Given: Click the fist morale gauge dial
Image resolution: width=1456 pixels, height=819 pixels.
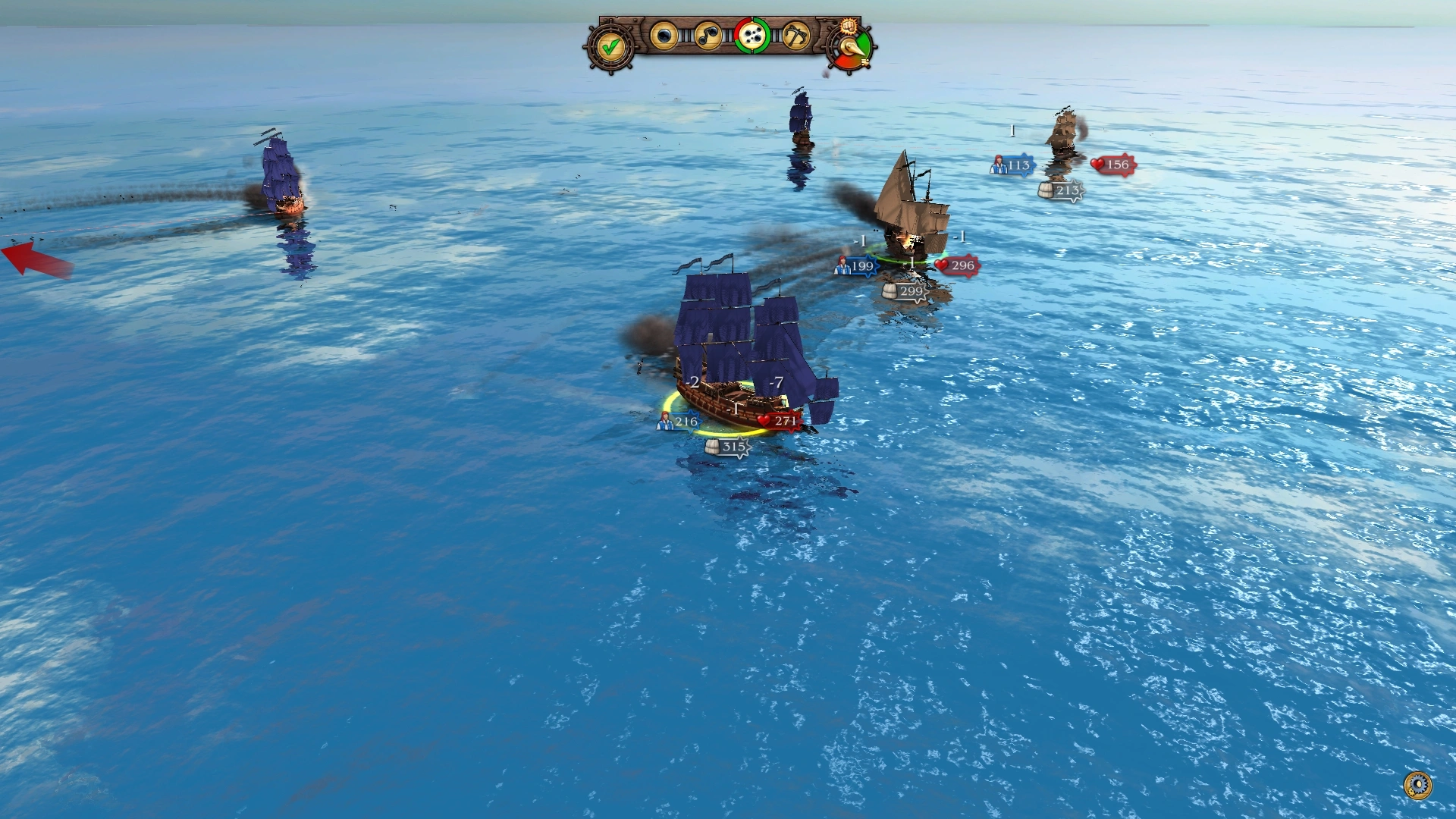Looking at the screenshot, I should point(852,45).
